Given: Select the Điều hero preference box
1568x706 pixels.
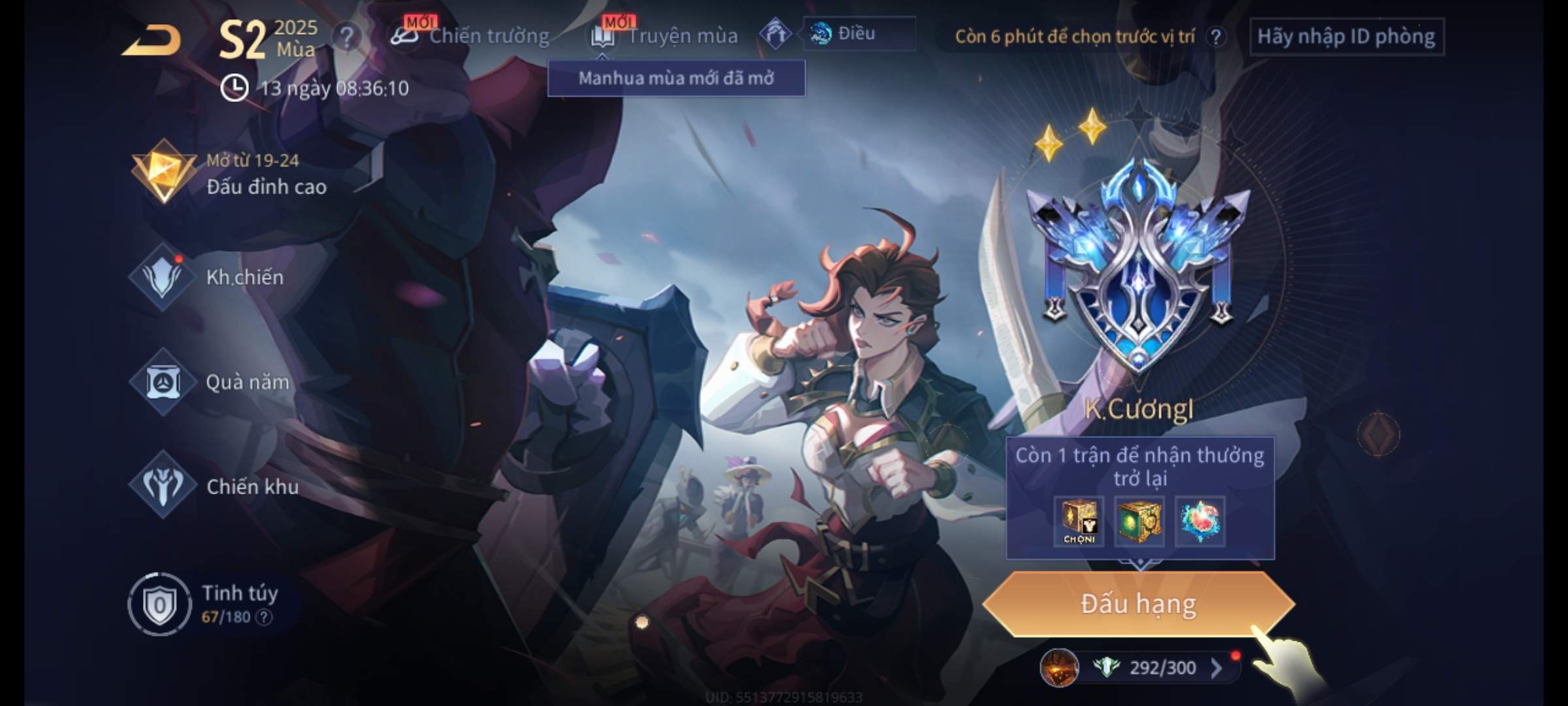Looking at the screenshot, I should coord(858,34).
